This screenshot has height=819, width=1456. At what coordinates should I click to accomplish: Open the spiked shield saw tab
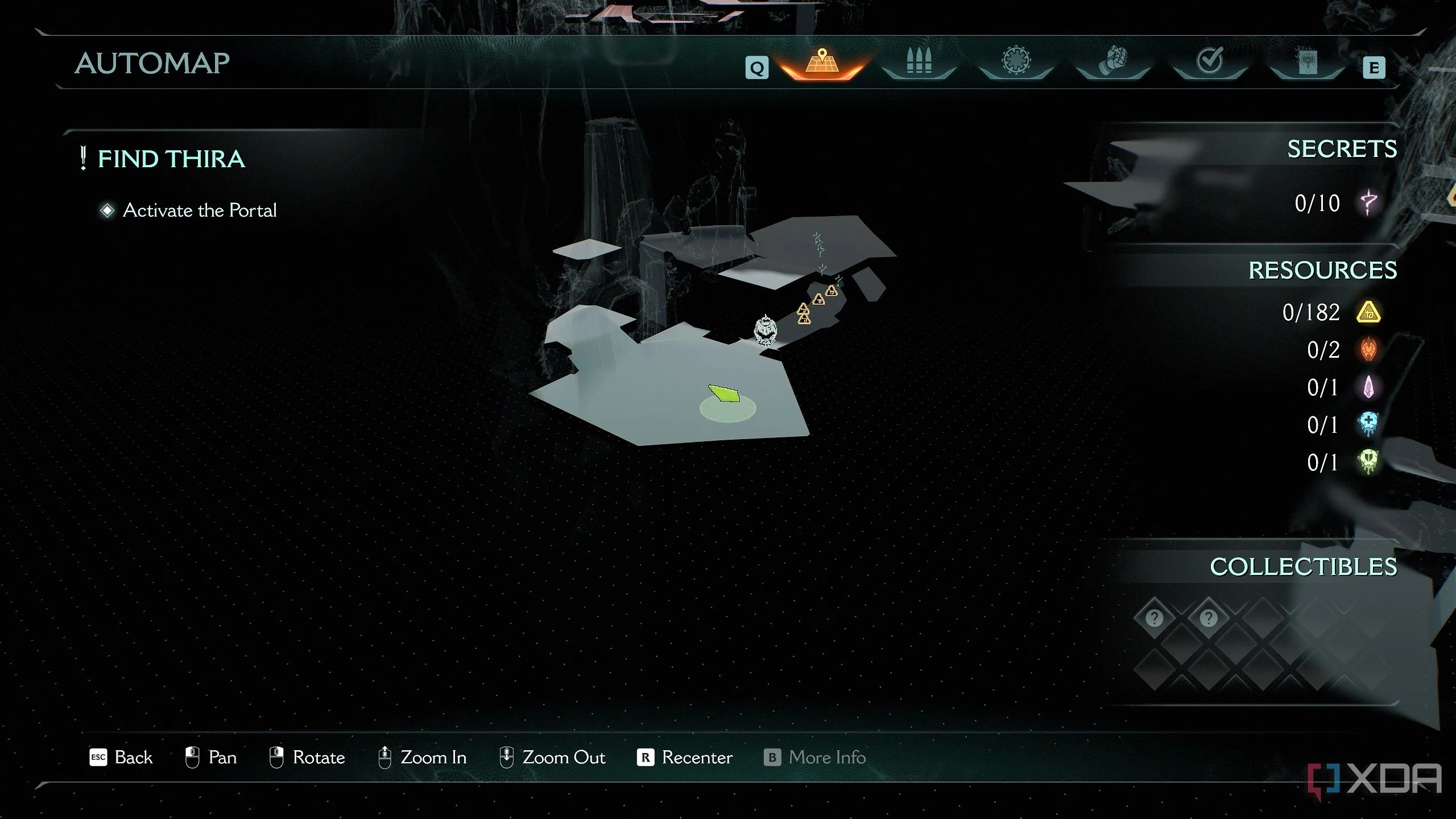pyautogui.click(x=1016, y=61)
